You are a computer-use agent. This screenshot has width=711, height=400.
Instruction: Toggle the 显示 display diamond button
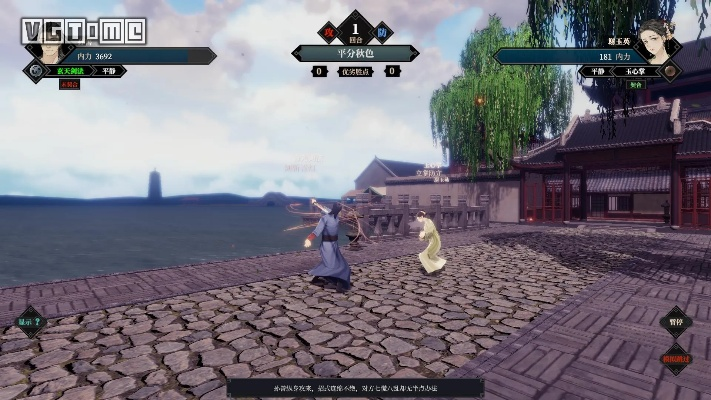coord(31,322)
